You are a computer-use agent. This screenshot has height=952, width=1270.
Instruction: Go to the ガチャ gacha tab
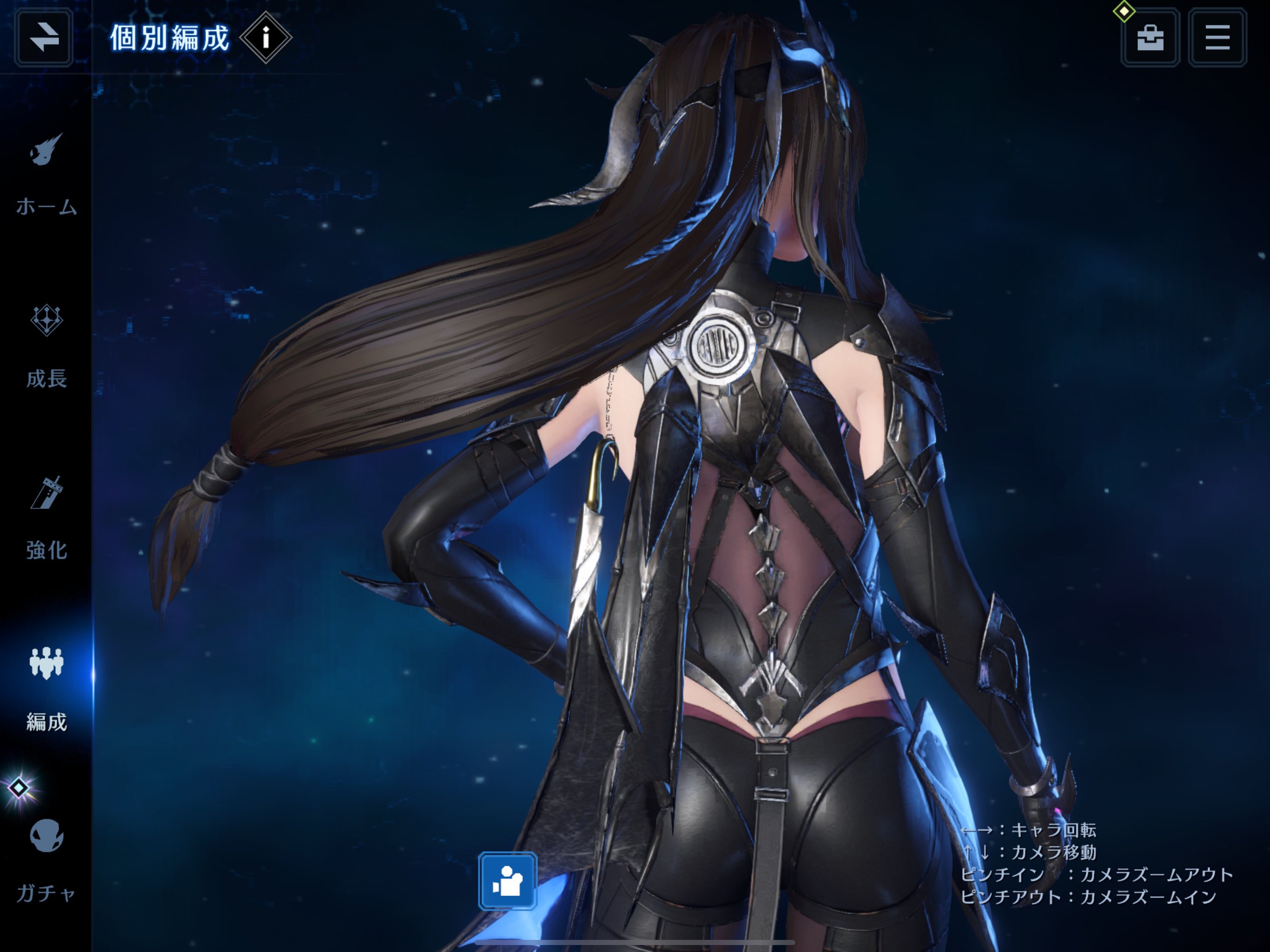coord(46,859)
